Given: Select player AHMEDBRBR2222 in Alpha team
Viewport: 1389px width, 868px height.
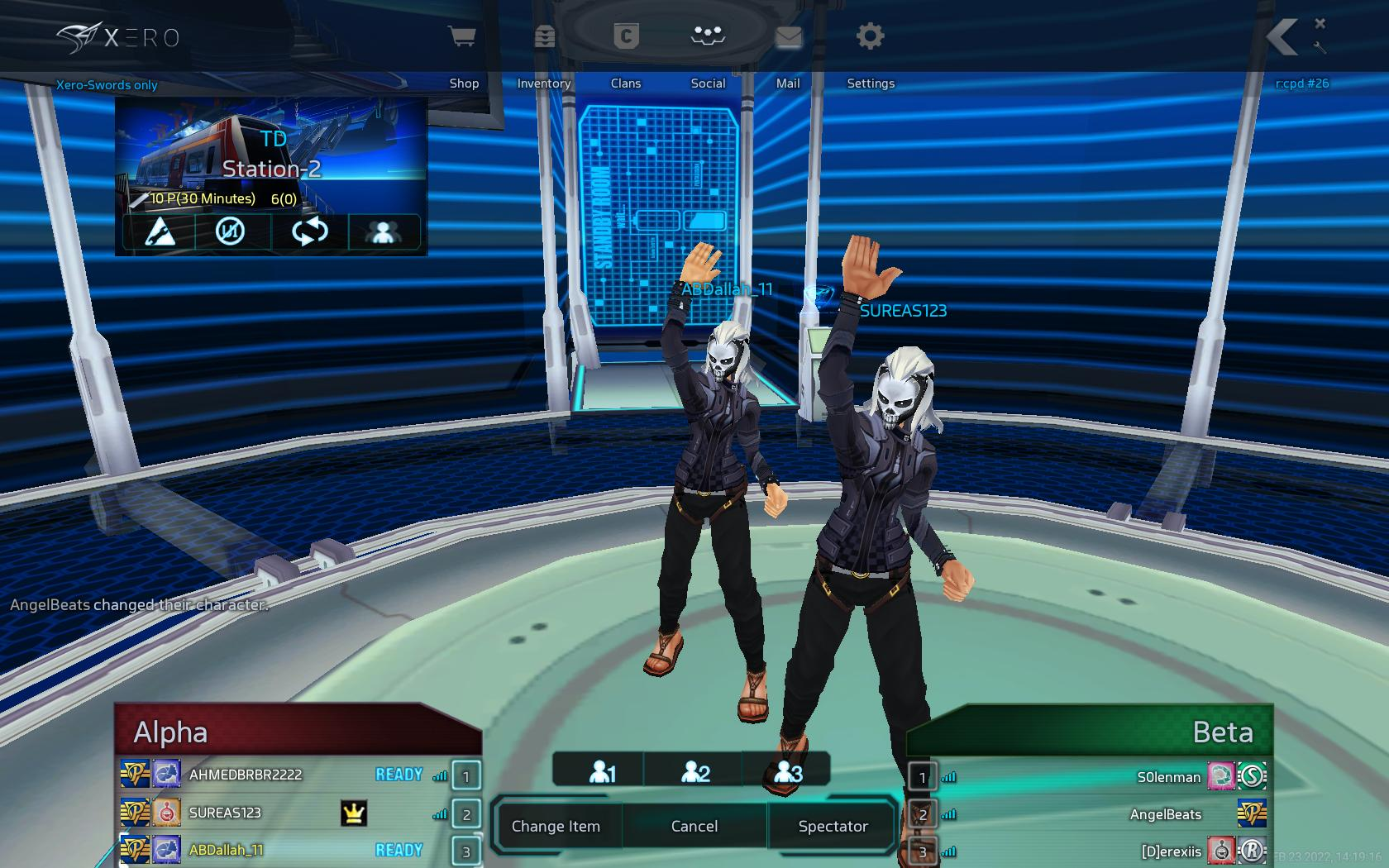Looking at the screenshot, I should [x=245, y=775].
